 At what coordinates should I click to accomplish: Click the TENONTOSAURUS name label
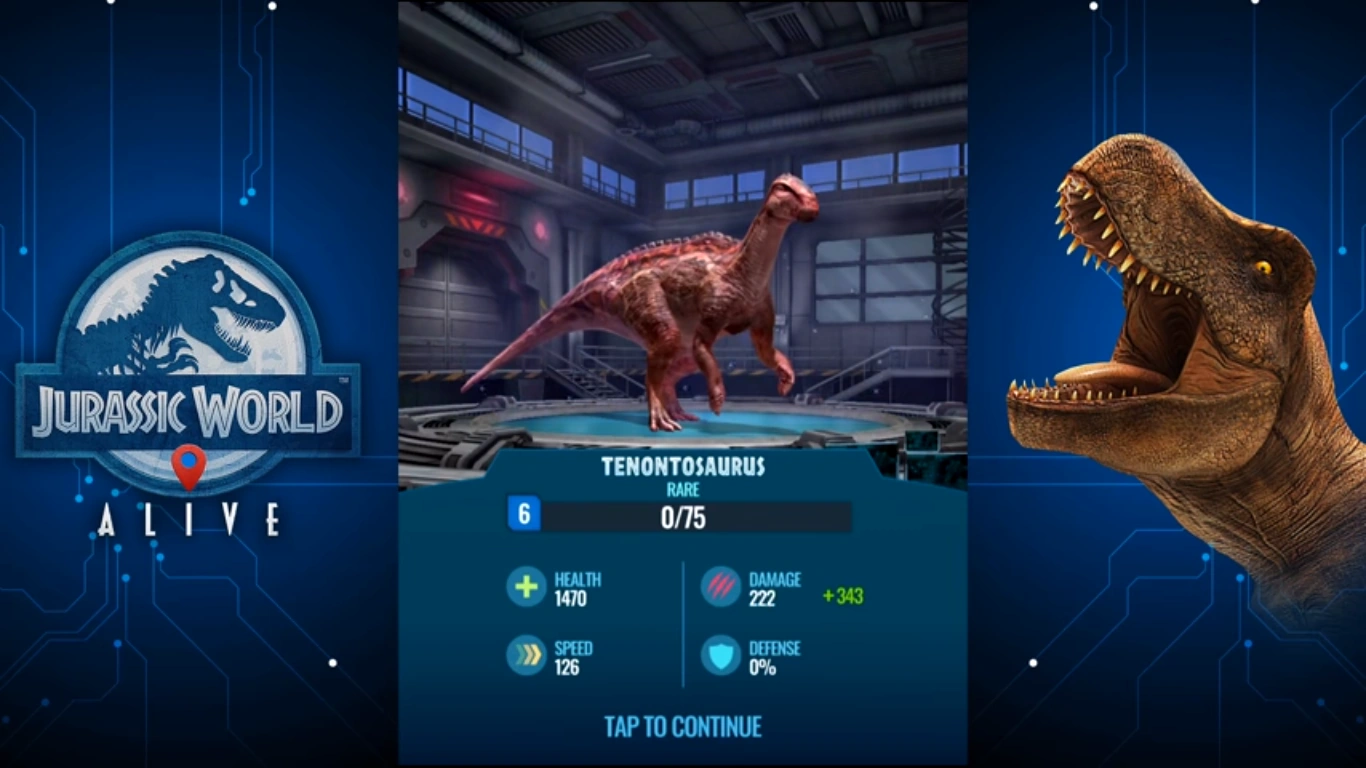click(683, 466)
